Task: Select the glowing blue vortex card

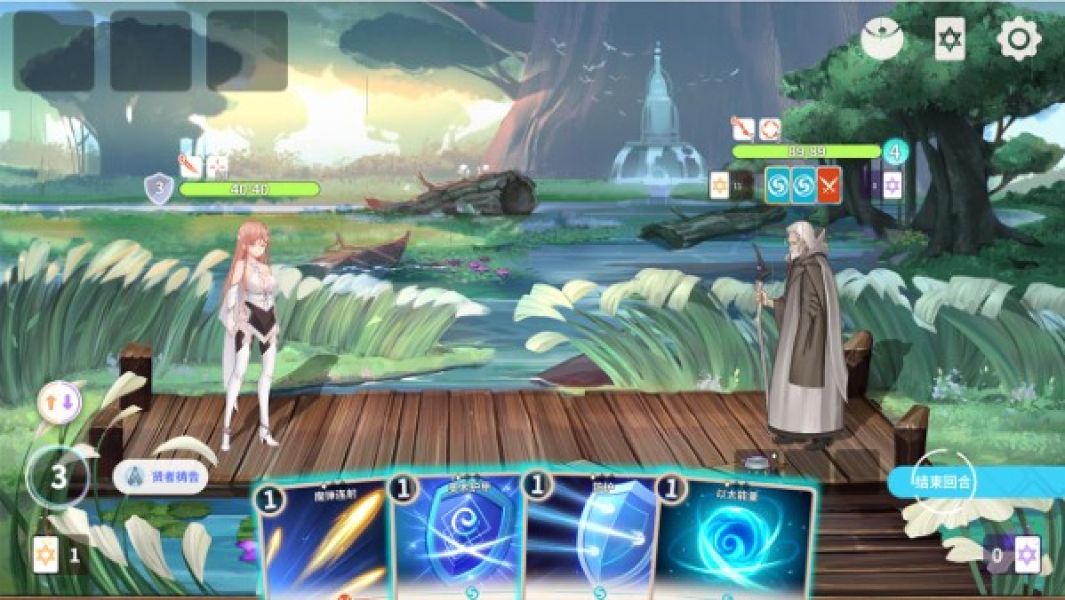Action: [x=735, y=540]
